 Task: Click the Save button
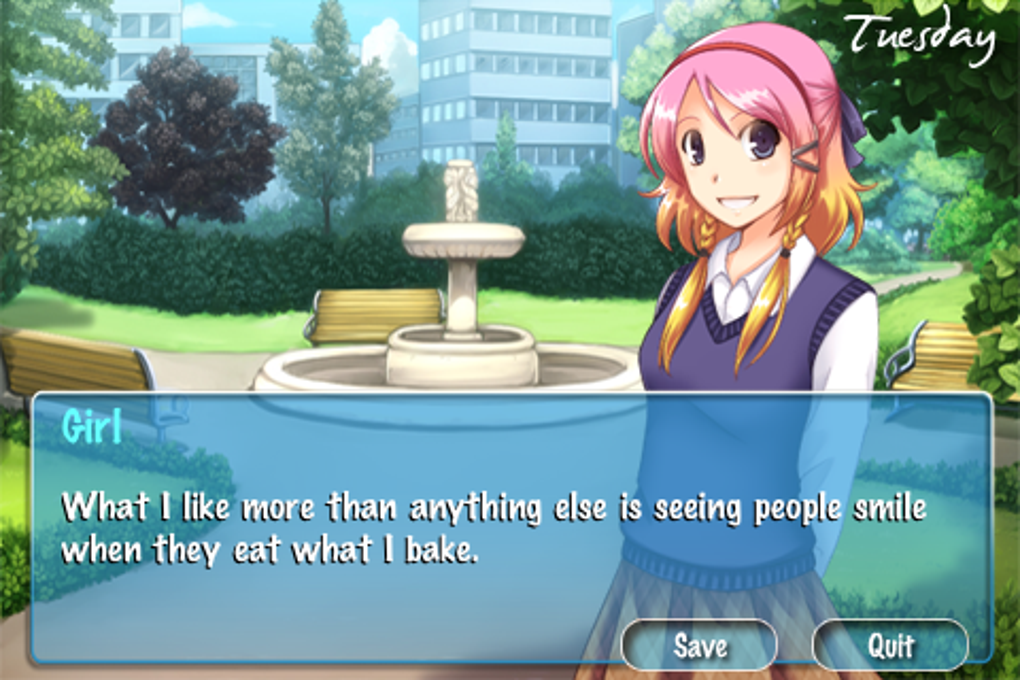pos(699,645)
